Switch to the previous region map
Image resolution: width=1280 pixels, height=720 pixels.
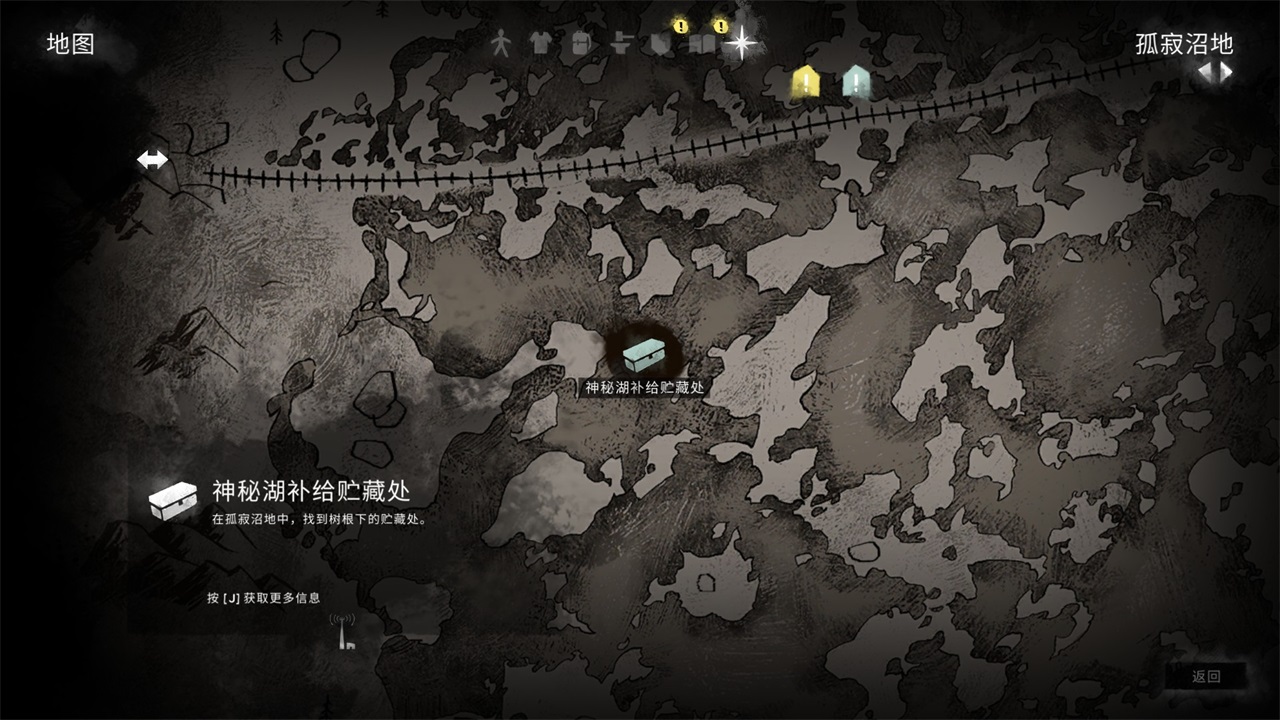click(x=1206, y=72)
